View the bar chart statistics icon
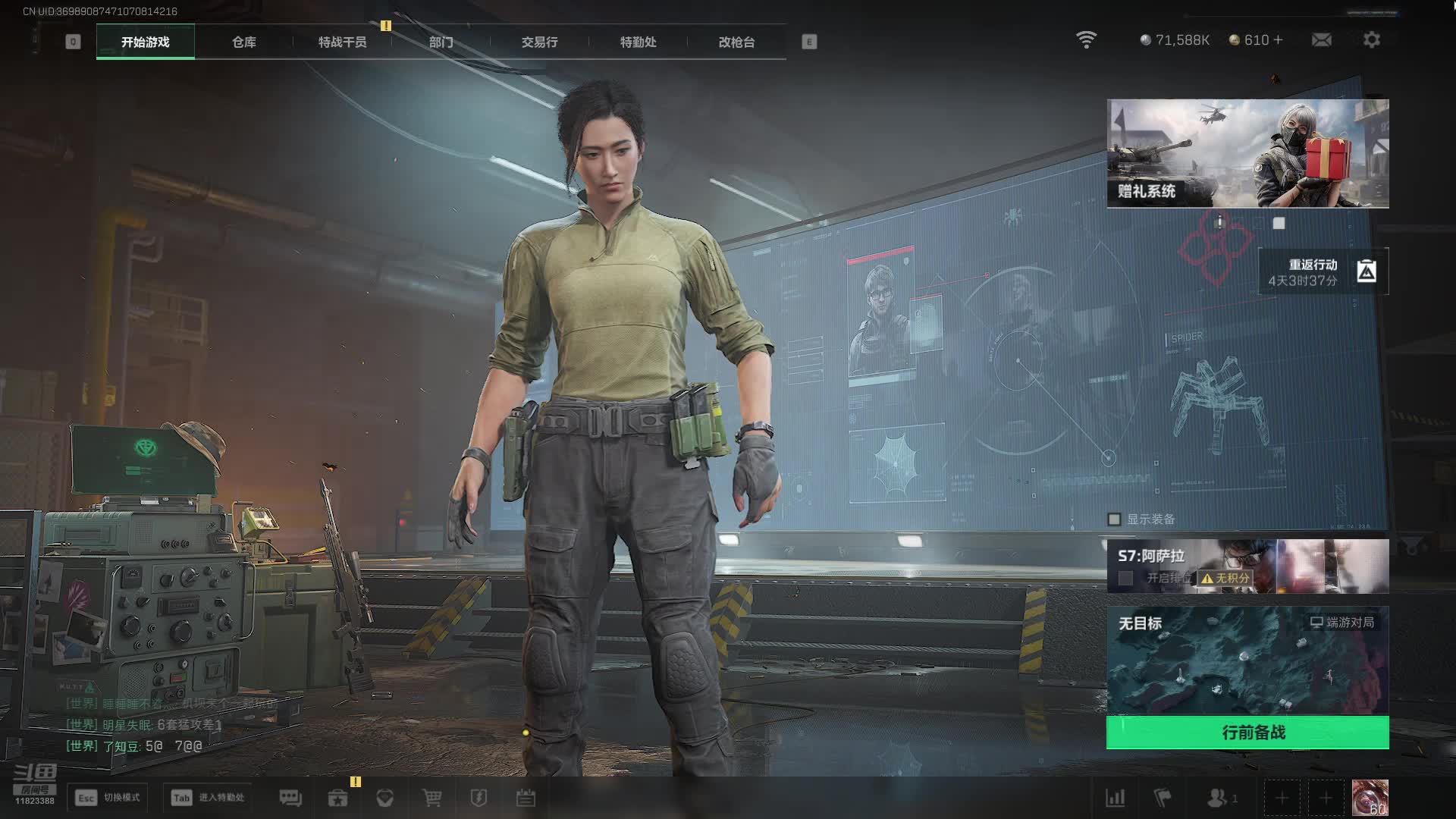 point(1116,798)
